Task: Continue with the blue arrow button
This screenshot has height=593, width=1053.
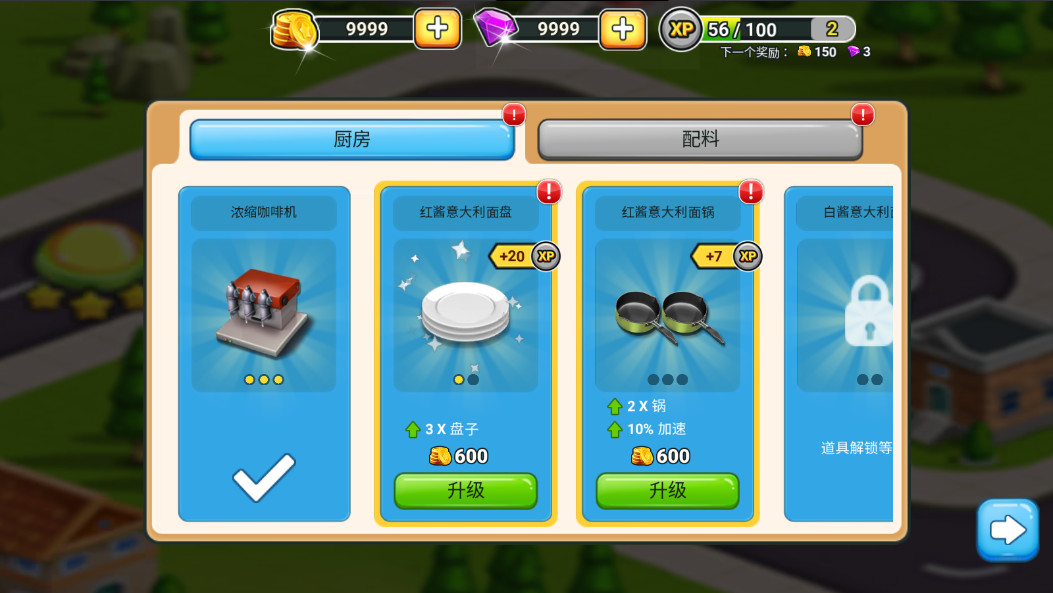Action: pyautogui.click(x=1007, y=530)
